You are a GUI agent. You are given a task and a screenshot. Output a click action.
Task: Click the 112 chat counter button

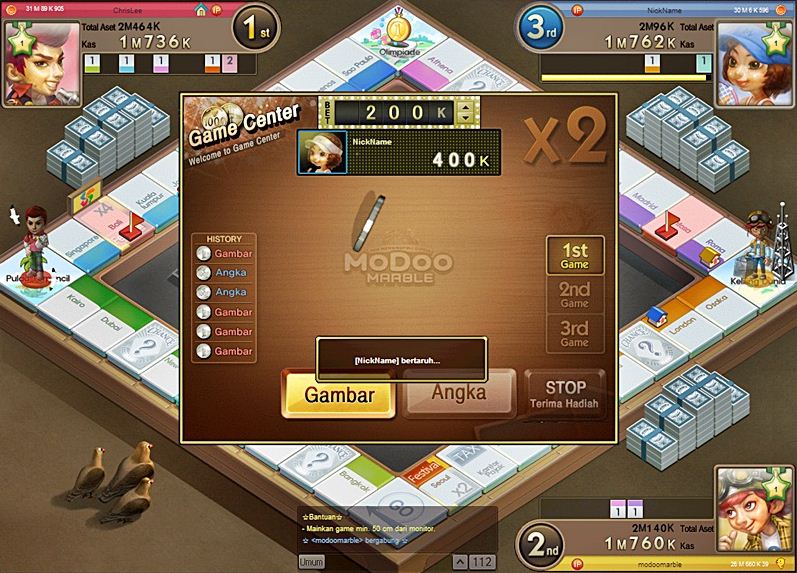coord(482,561)
